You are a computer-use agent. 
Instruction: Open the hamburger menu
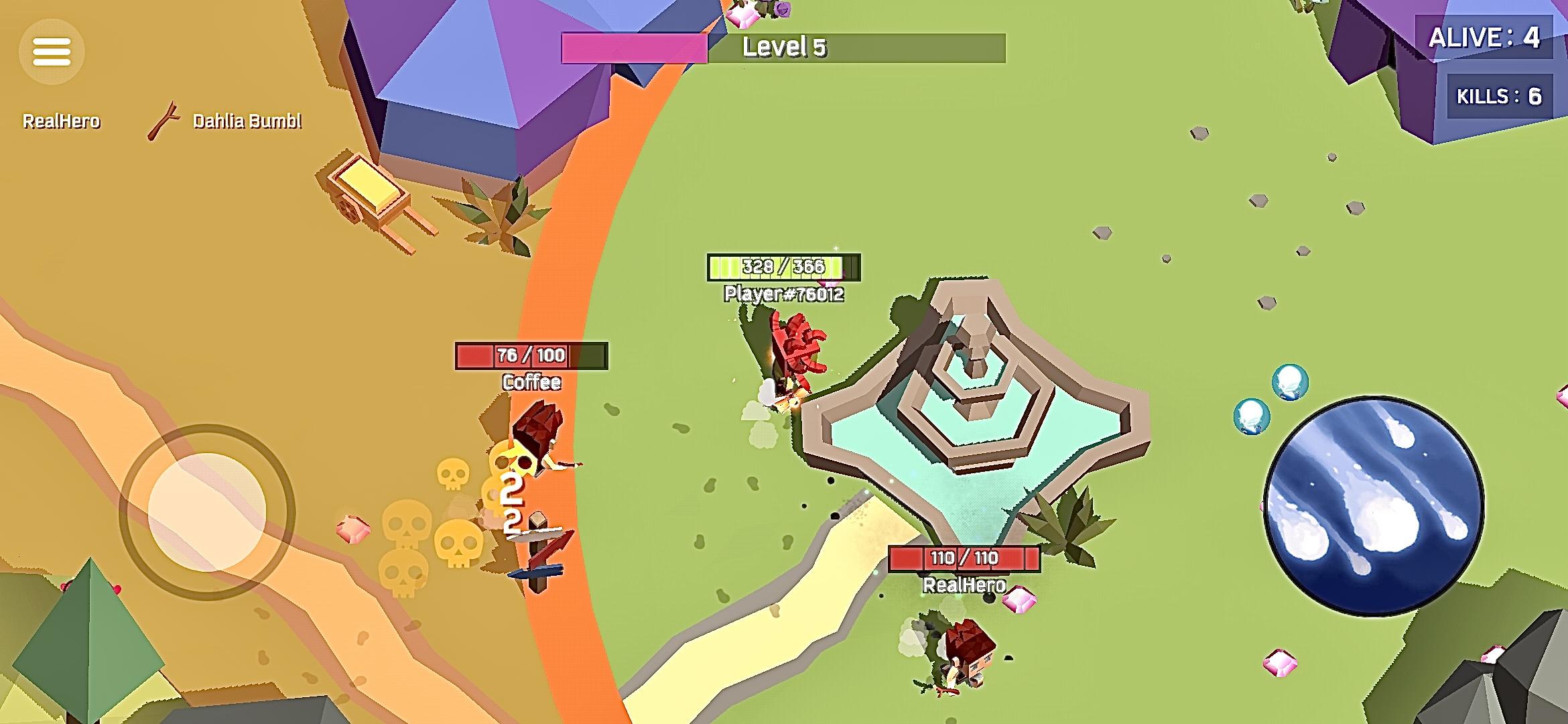tap(52, 52)
